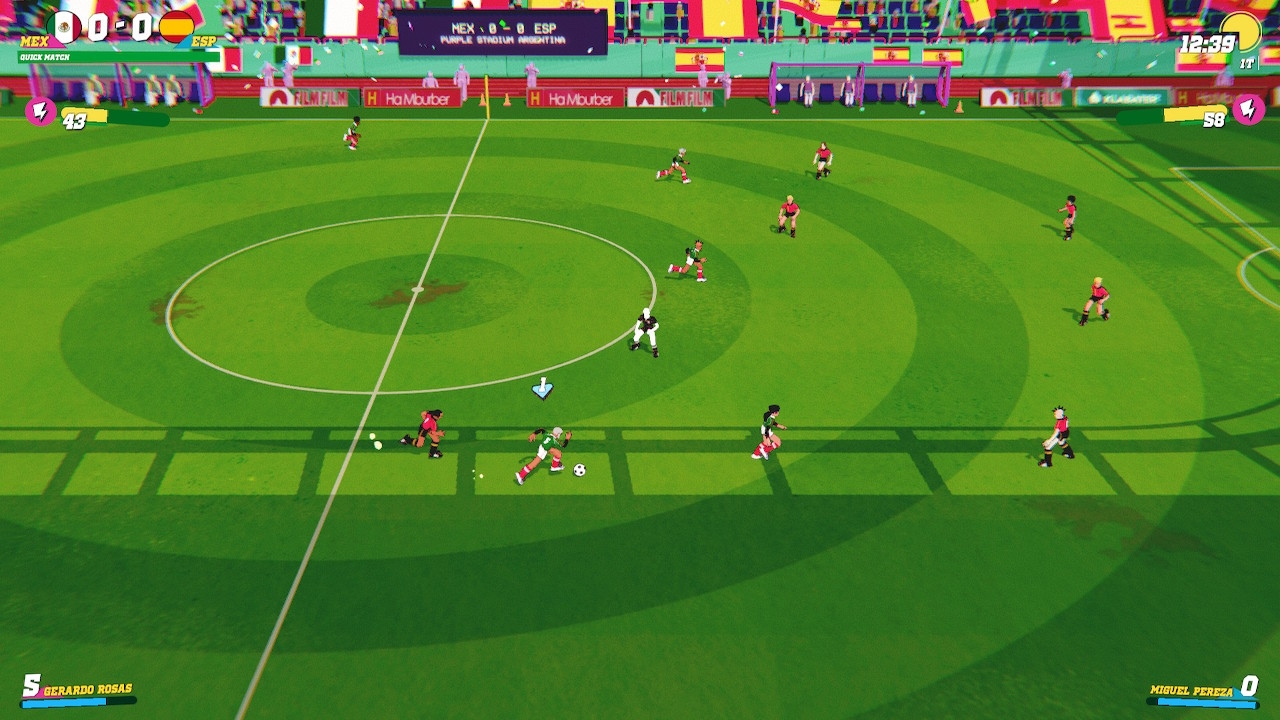Click the soccer ball at the player's feet
1280x720 pixels.
578,469
